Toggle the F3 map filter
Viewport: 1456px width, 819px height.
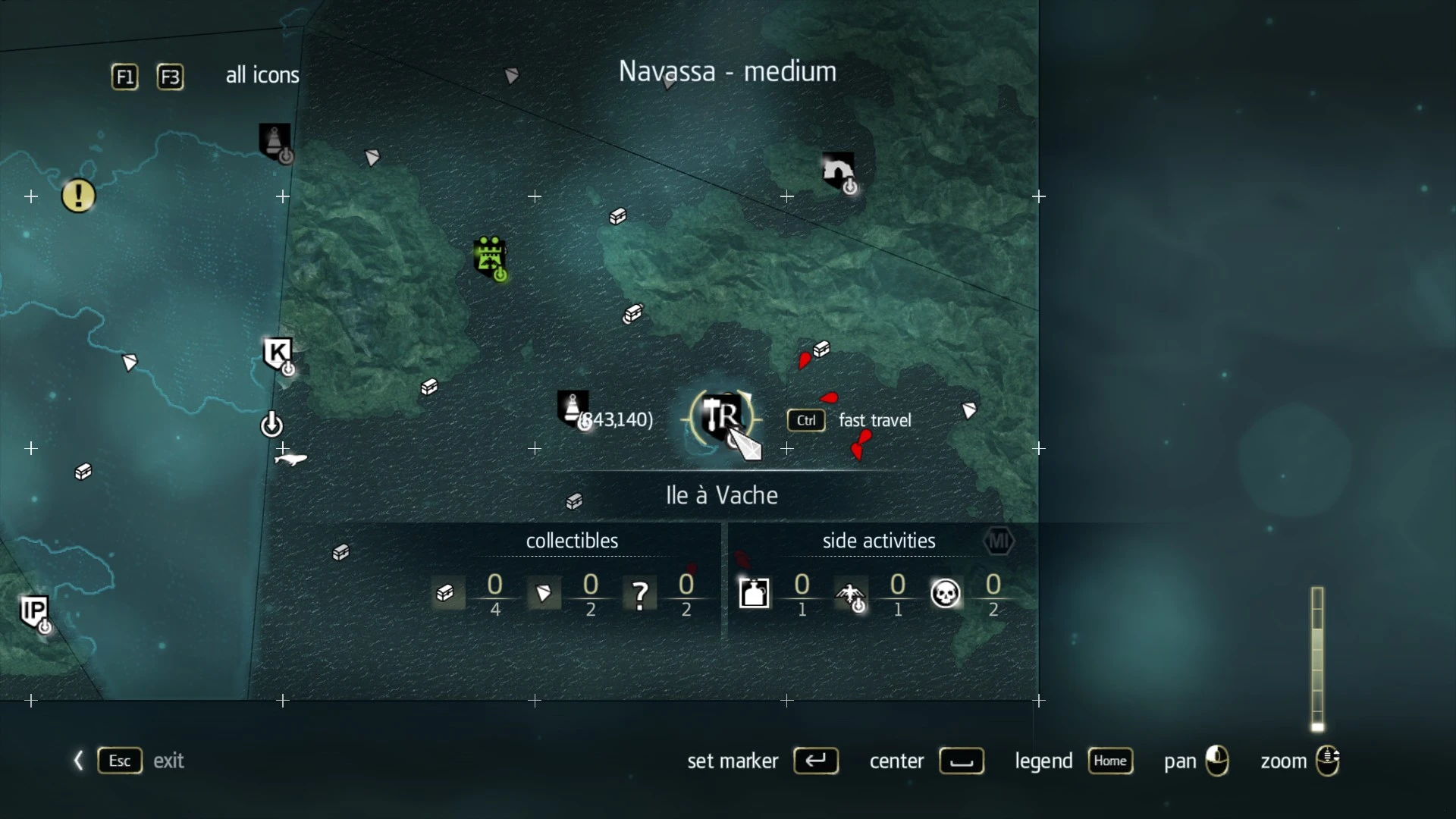[170, 77]
